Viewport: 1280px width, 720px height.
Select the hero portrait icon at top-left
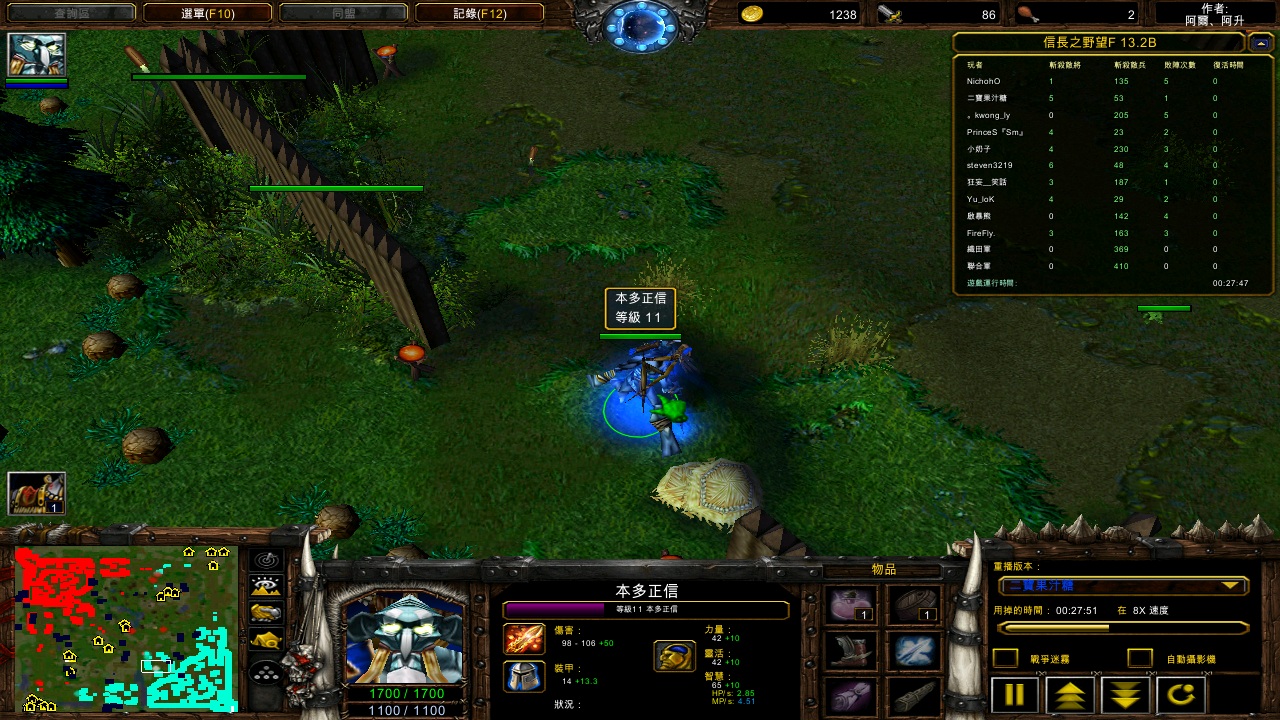tap(37, 55)
